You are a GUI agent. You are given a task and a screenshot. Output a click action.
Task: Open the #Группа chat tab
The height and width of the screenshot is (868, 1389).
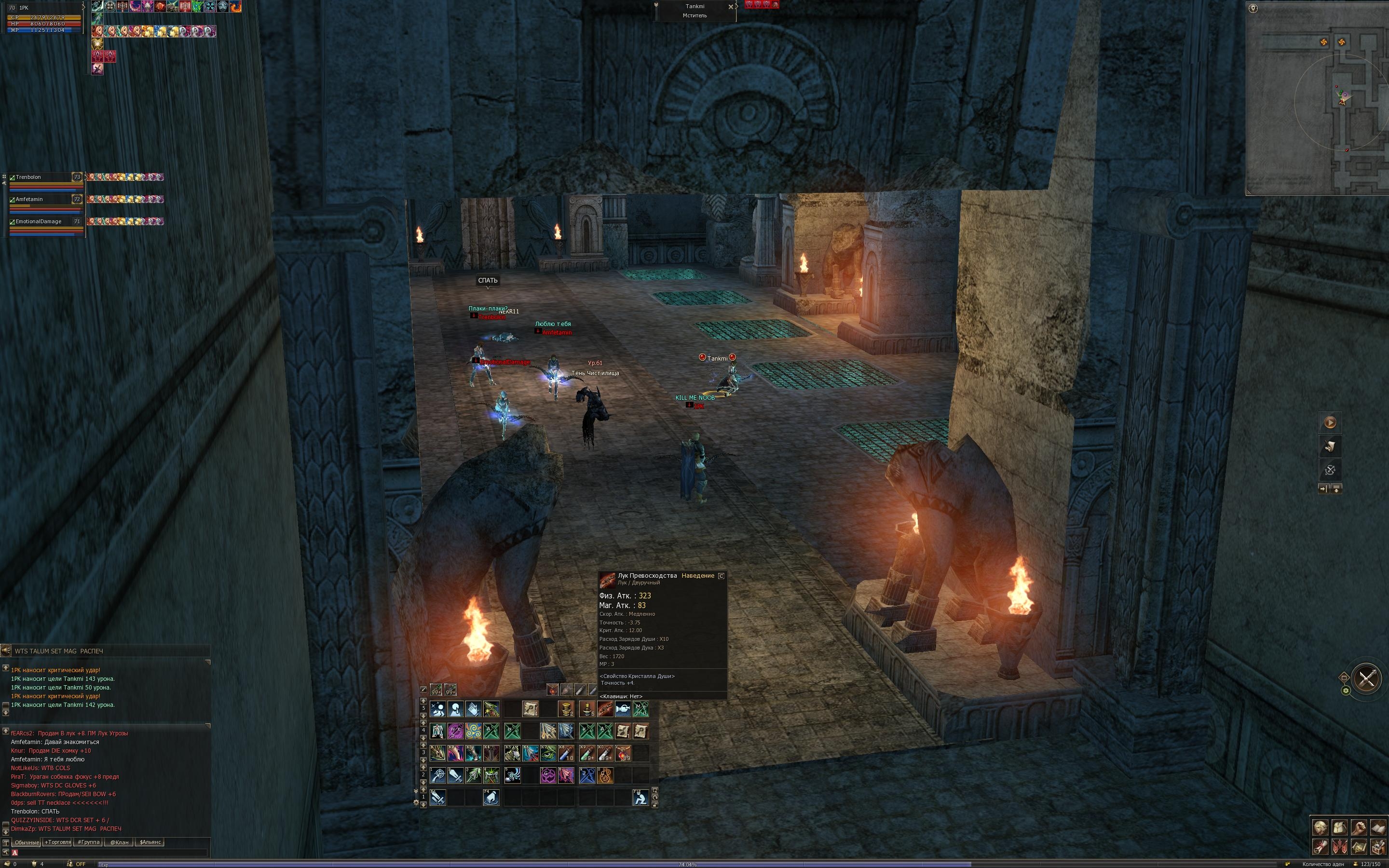(x=89, y=842)
